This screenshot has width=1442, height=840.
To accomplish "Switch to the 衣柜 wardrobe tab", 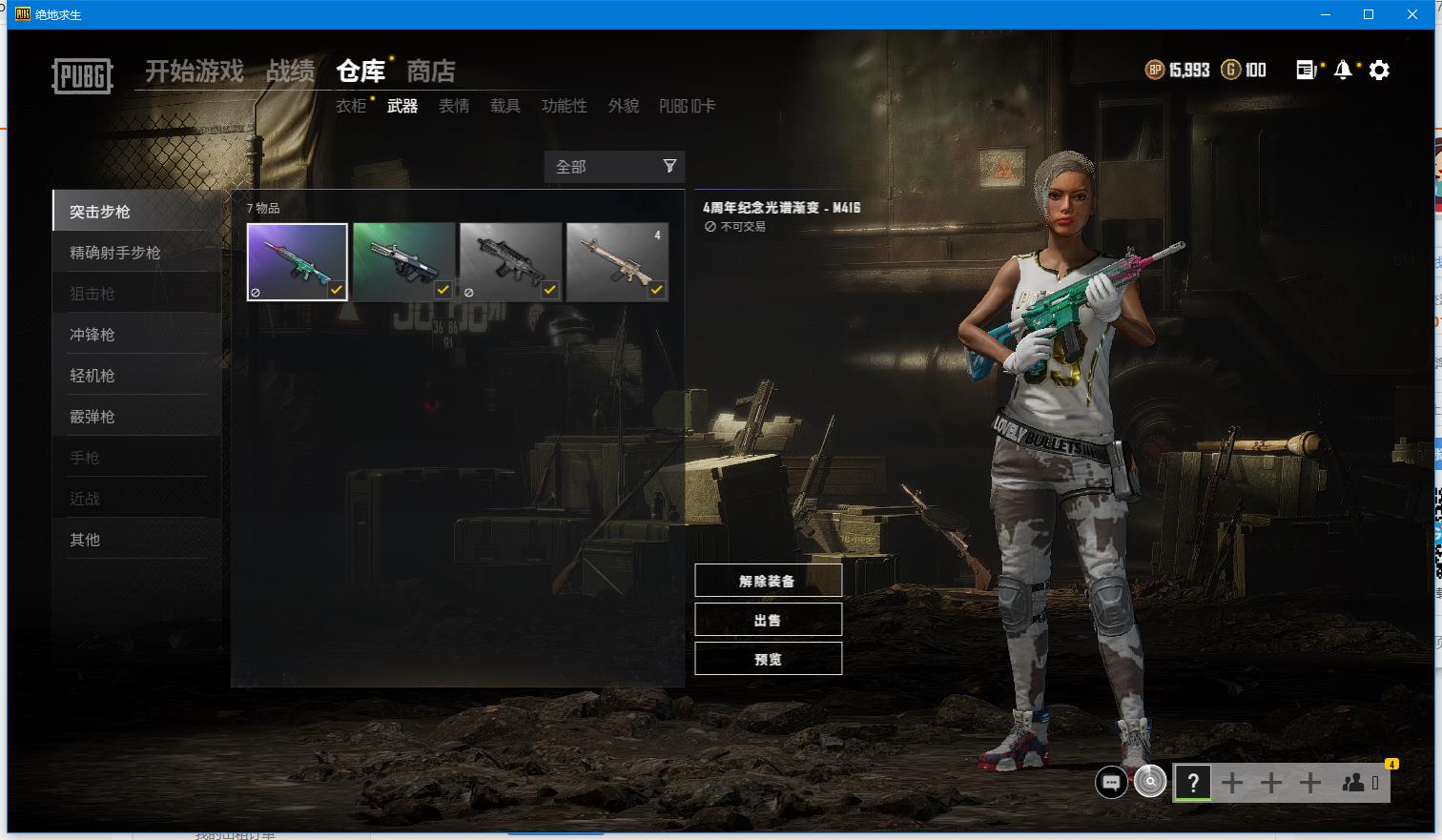I will (351, 106).
